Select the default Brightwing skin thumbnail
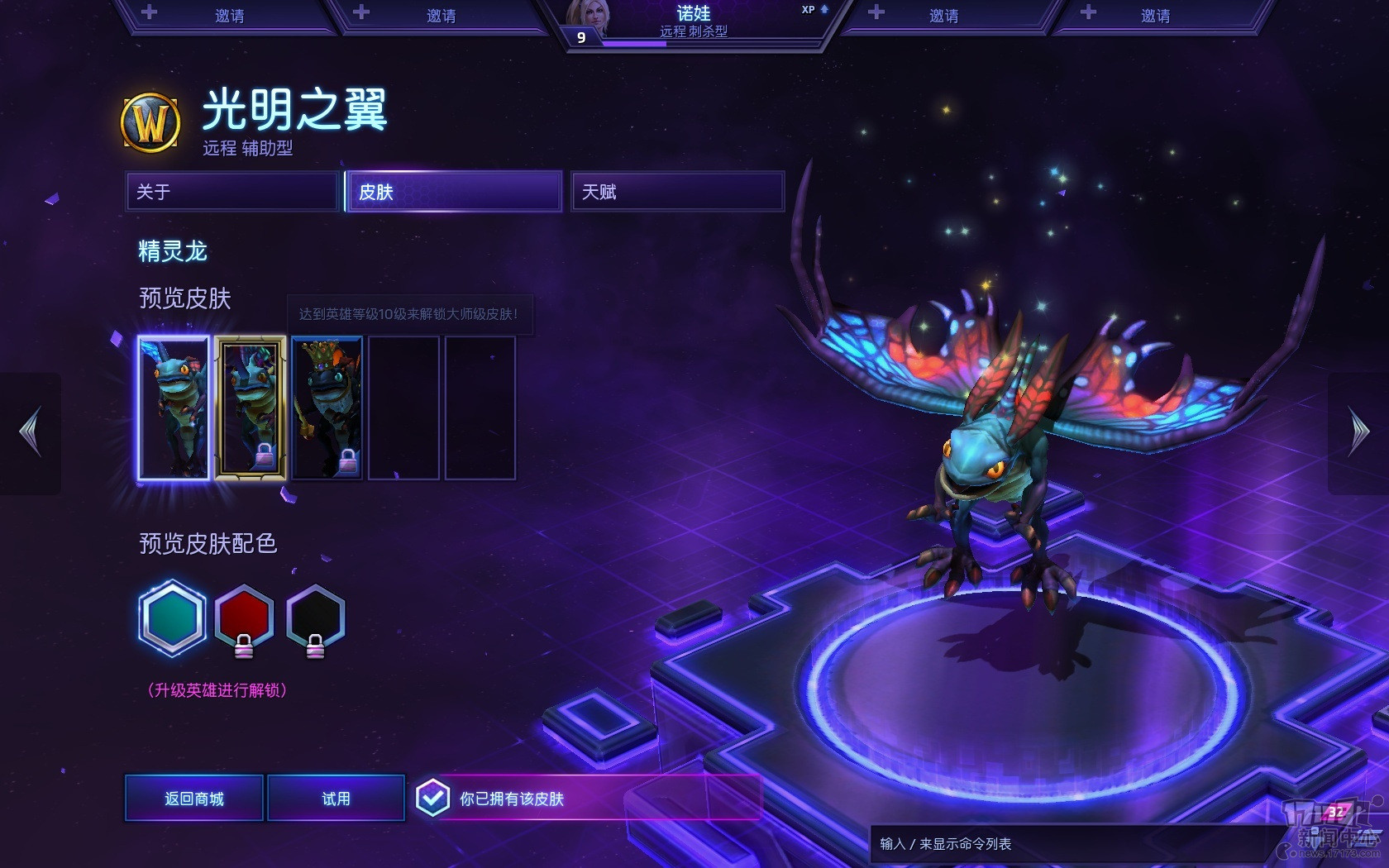The image size is (1389, 868). [174, 408]
